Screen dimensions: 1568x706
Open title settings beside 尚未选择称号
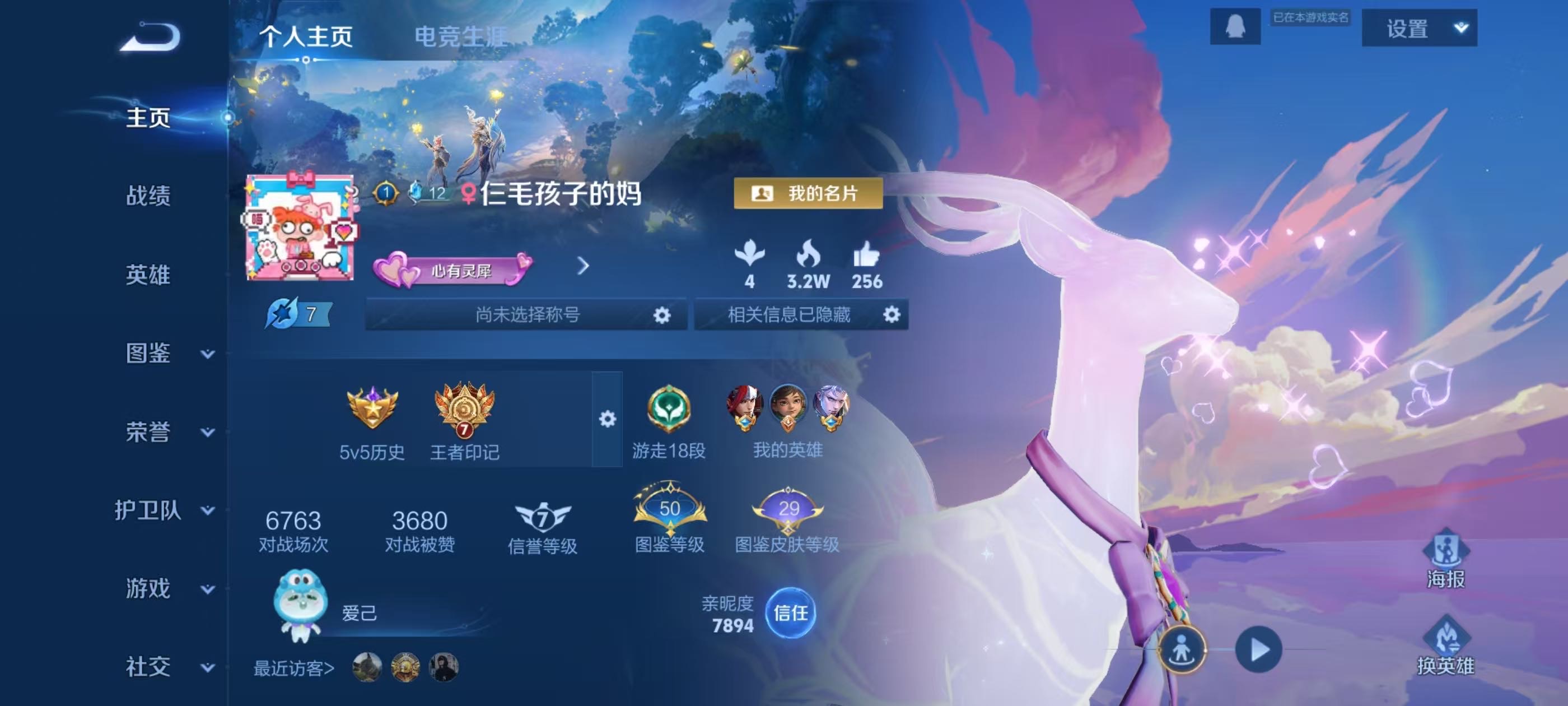(x=662, y=315)
